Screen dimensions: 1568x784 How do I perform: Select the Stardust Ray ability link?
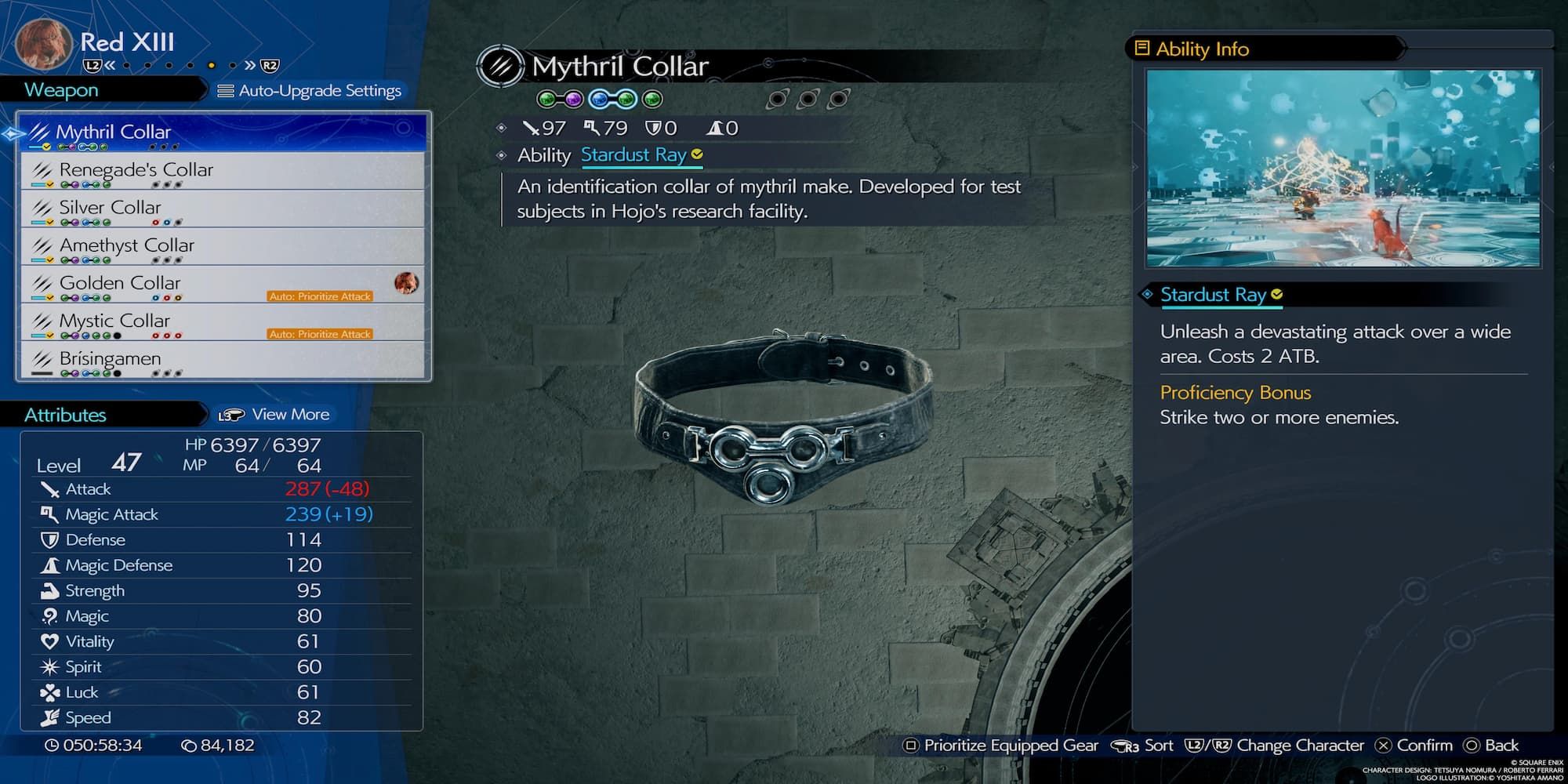(x=633, y=155)
